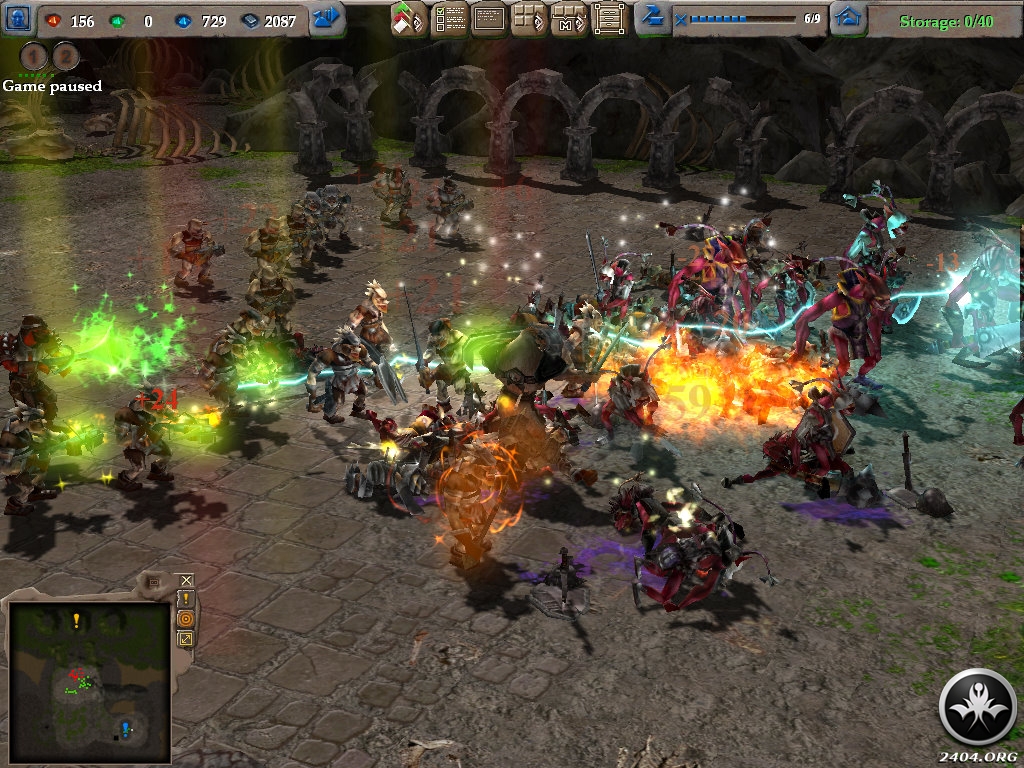The height and width of the screenshot is (768, 1024).
Task: Click the blue exclamation marker on minimap
Action: 125,728
